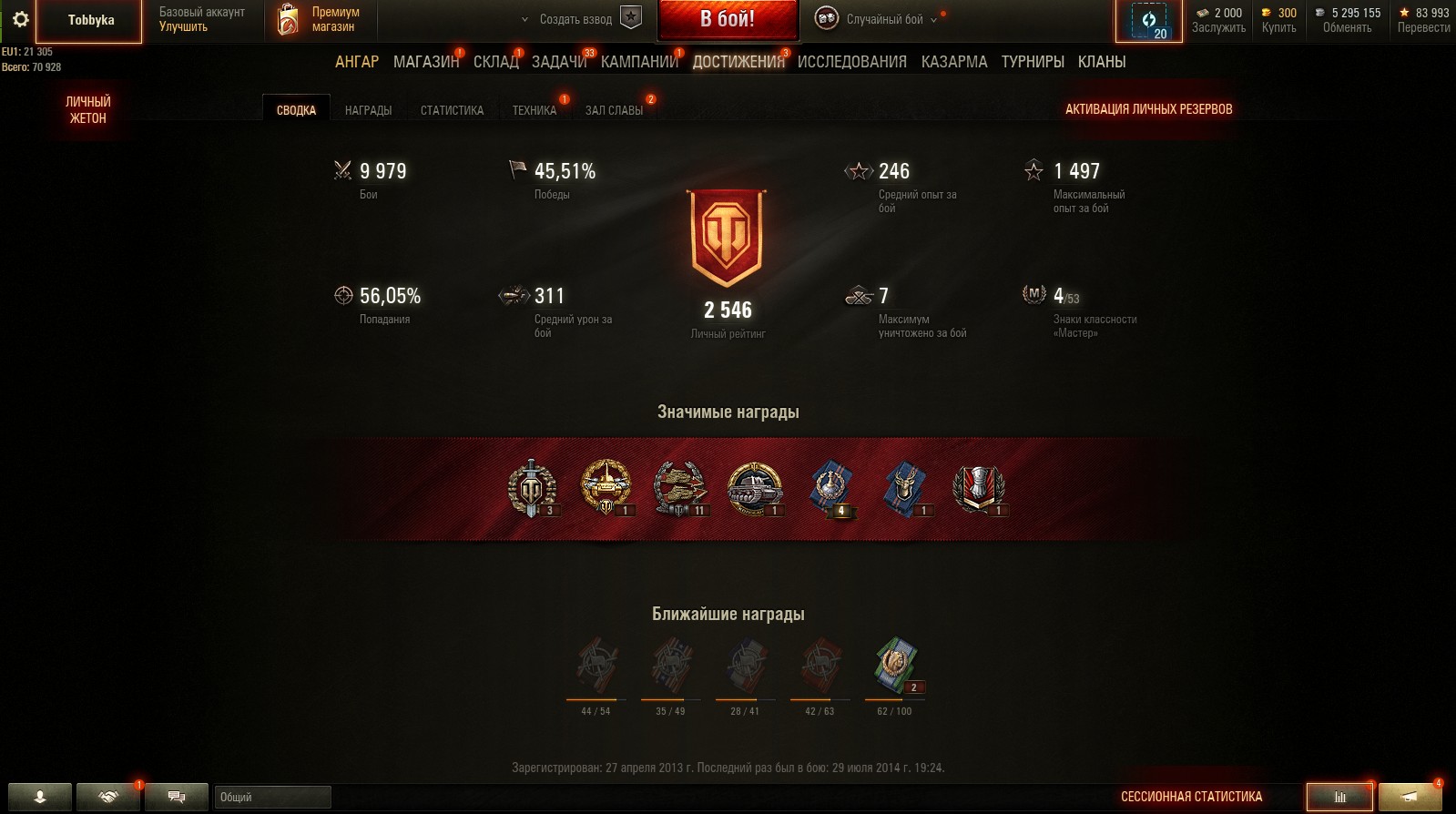The height and width of the screenshot is (814, 1456).
Task: Open the contacts list at bottom left
Action: click(42, 798)
